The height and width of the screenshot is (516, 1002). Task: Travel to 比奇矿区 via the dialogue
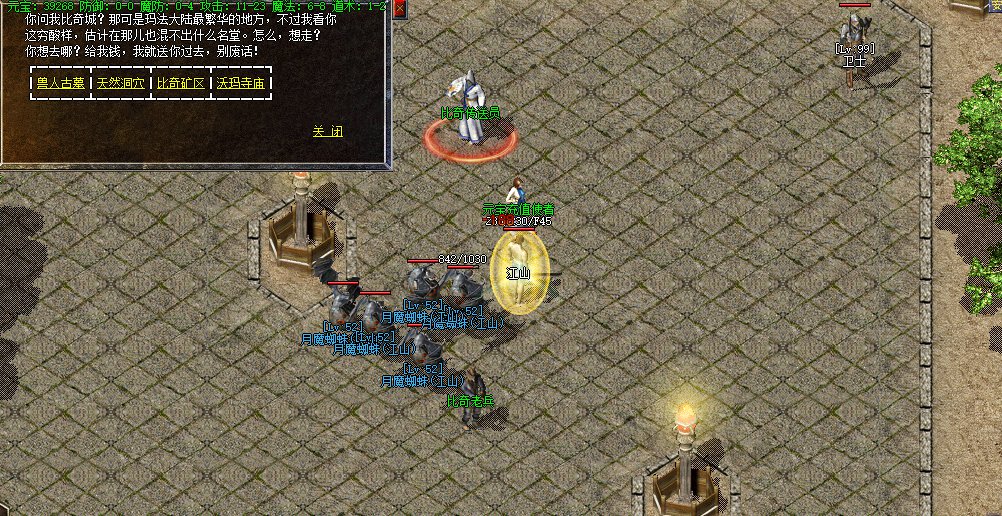point(181,84)
